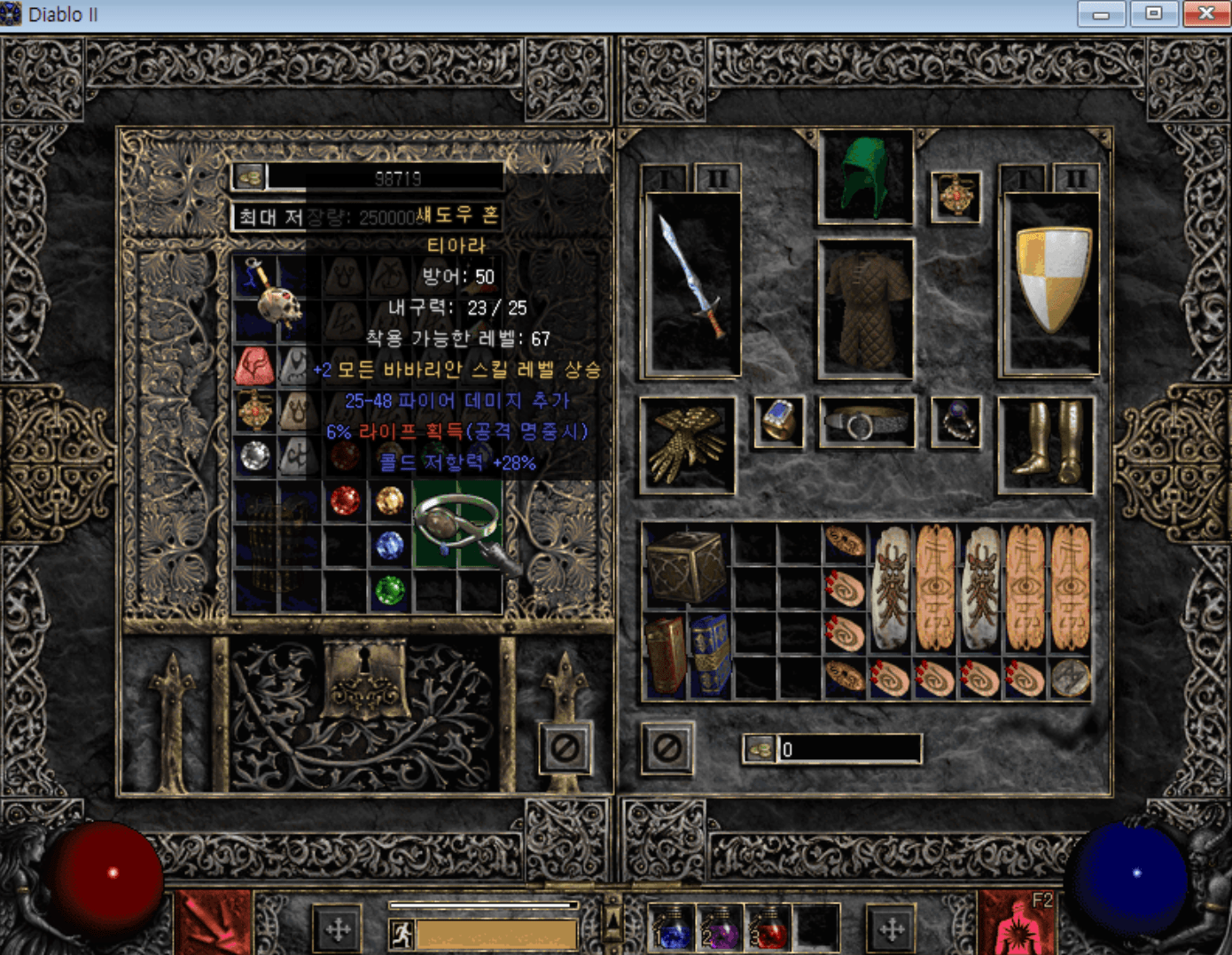Close the stash panel
Screen dimensions: 1232x955
click(x=565, y=749)
